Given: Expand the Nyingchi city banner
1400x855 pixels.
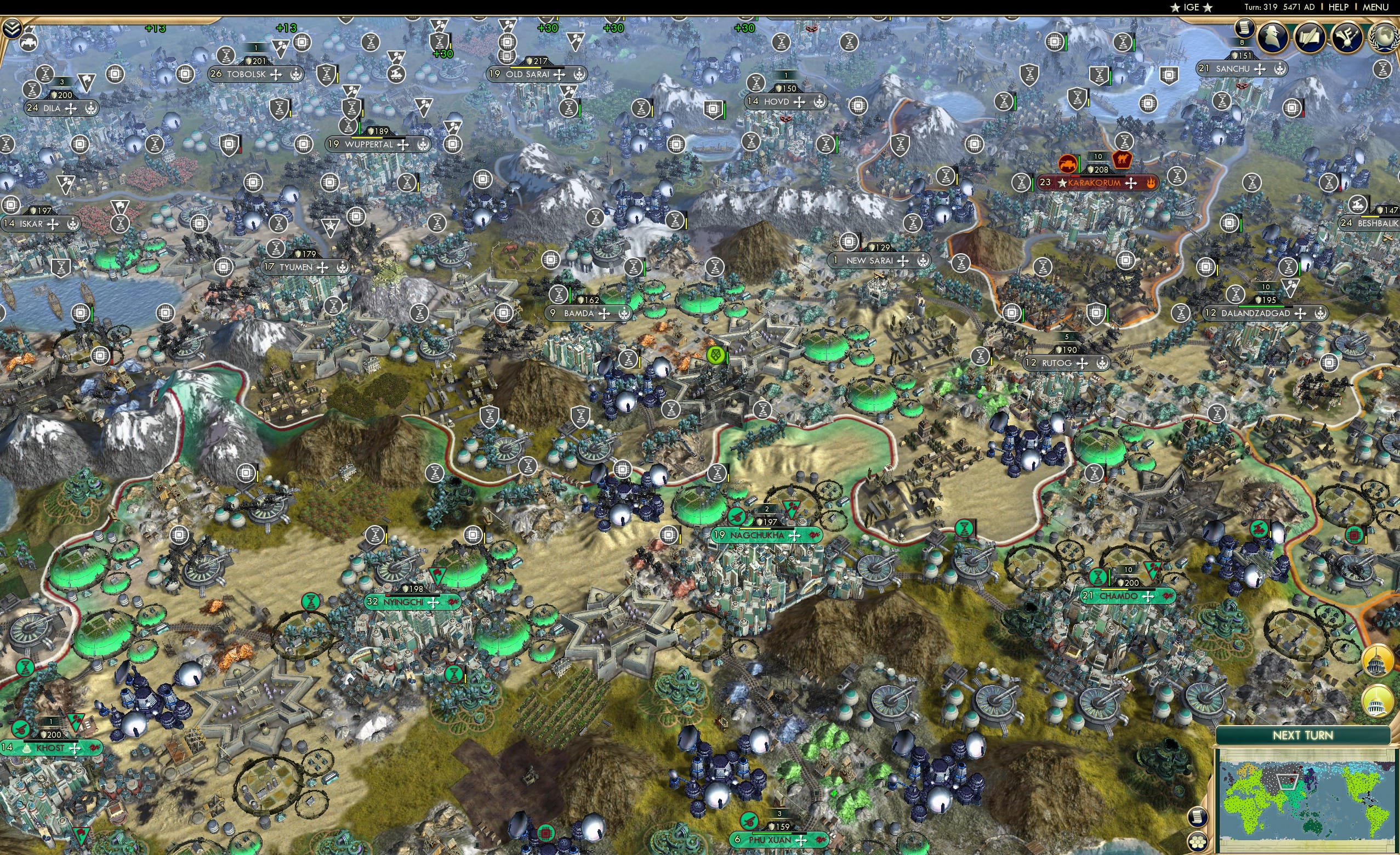Looking at the screenshot, I should coord(435,604).
